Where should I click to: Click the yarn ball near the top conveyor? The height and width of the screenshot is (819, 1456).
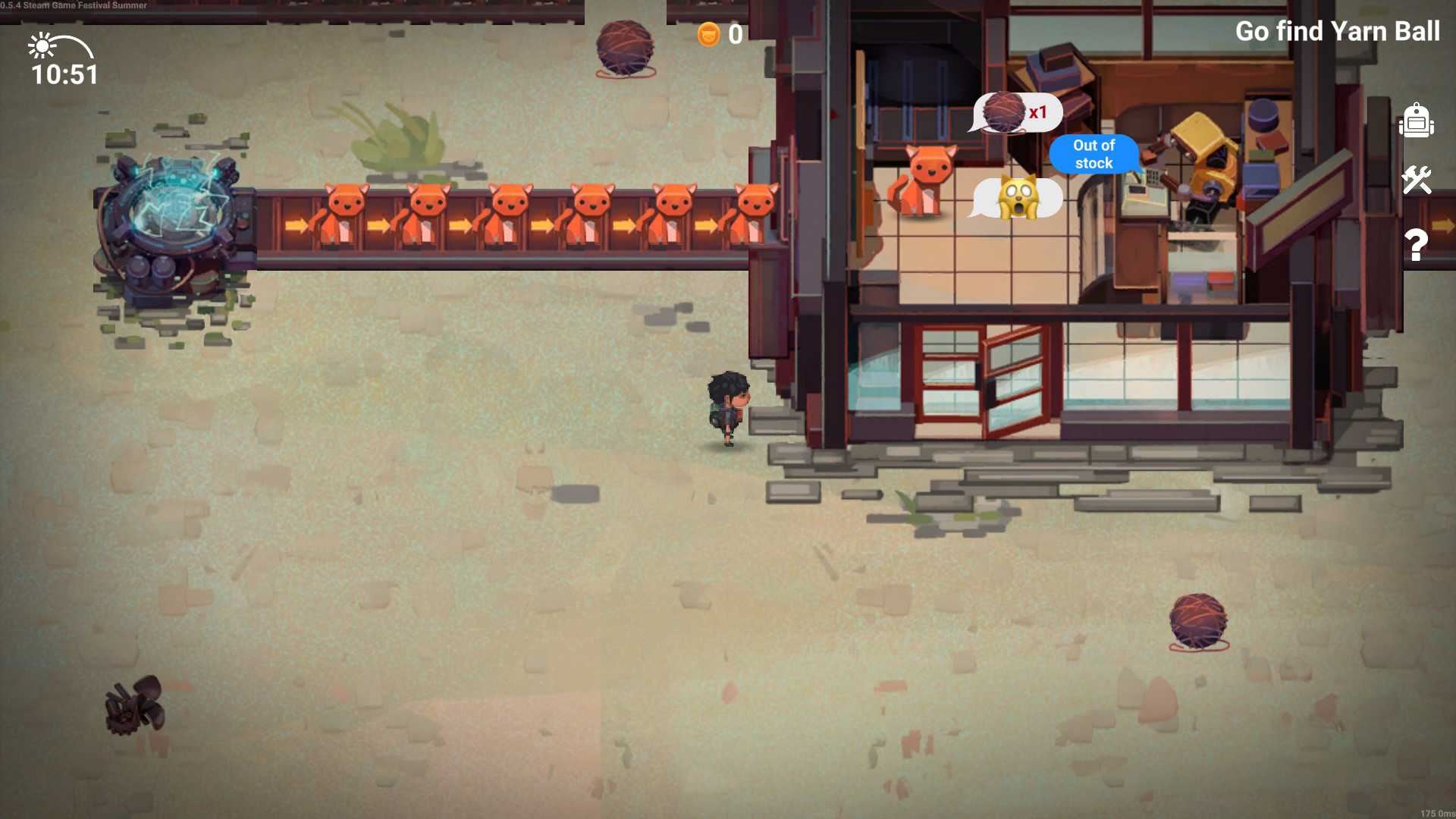[623, 47]
